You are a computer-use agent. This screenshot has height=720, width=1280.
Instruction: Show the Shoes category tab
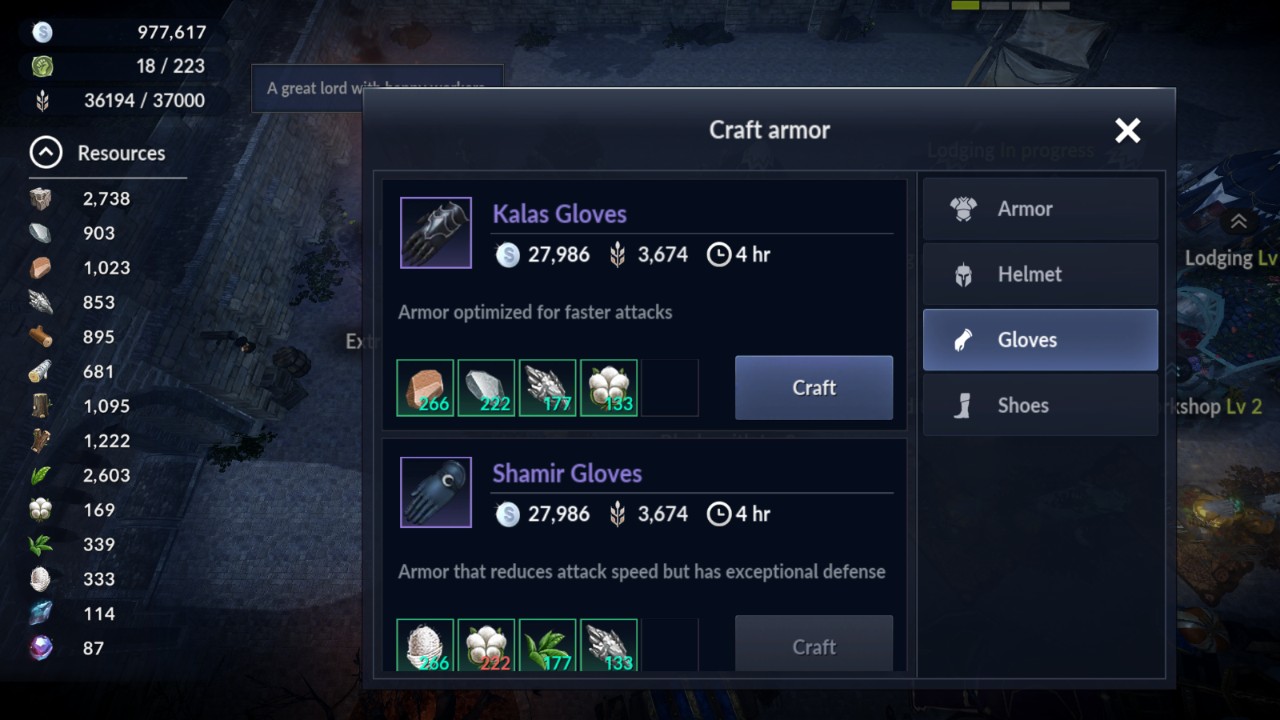[1040, 405]
